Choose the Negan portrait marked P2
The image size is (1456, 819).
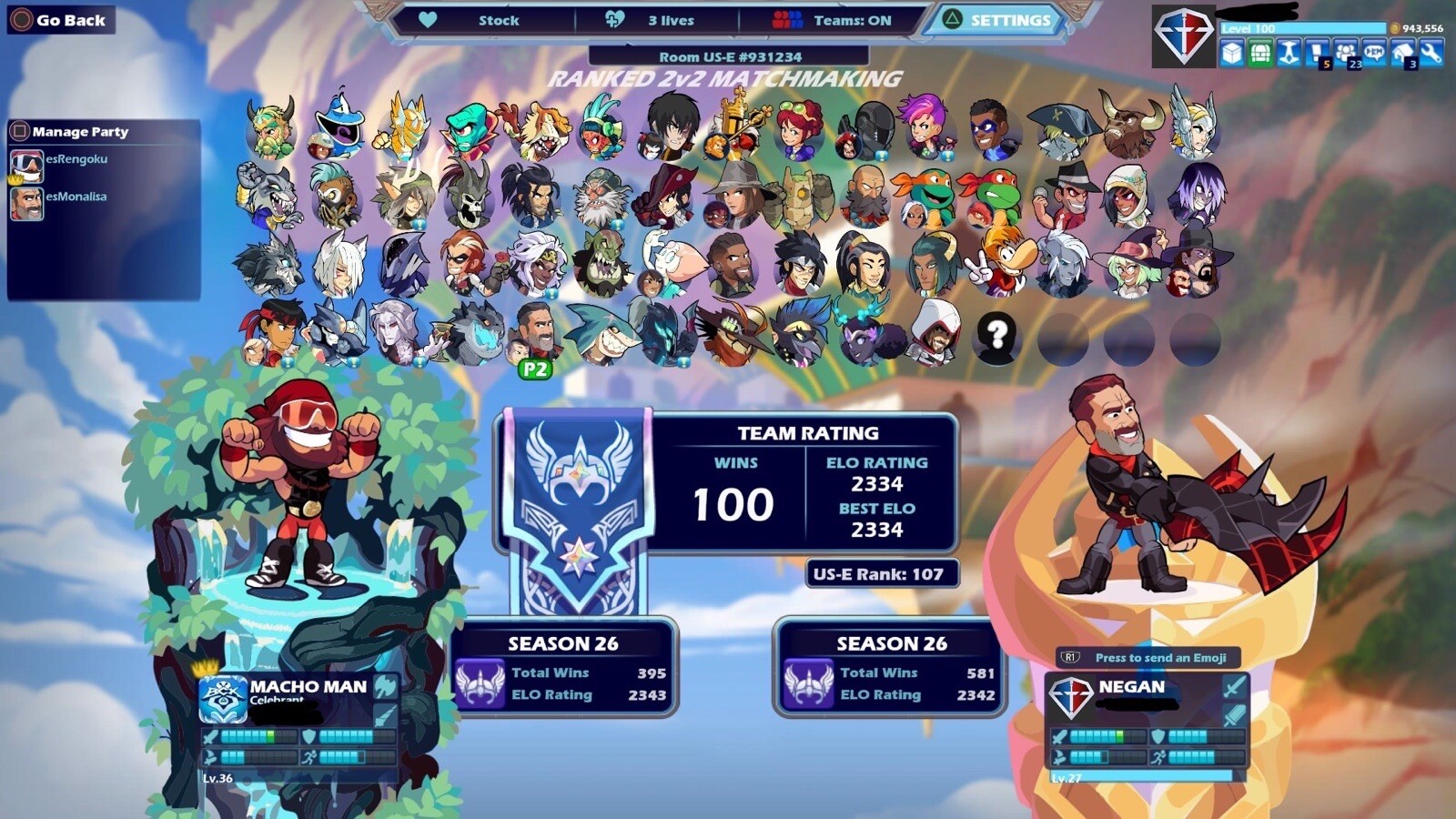(535, 334)
